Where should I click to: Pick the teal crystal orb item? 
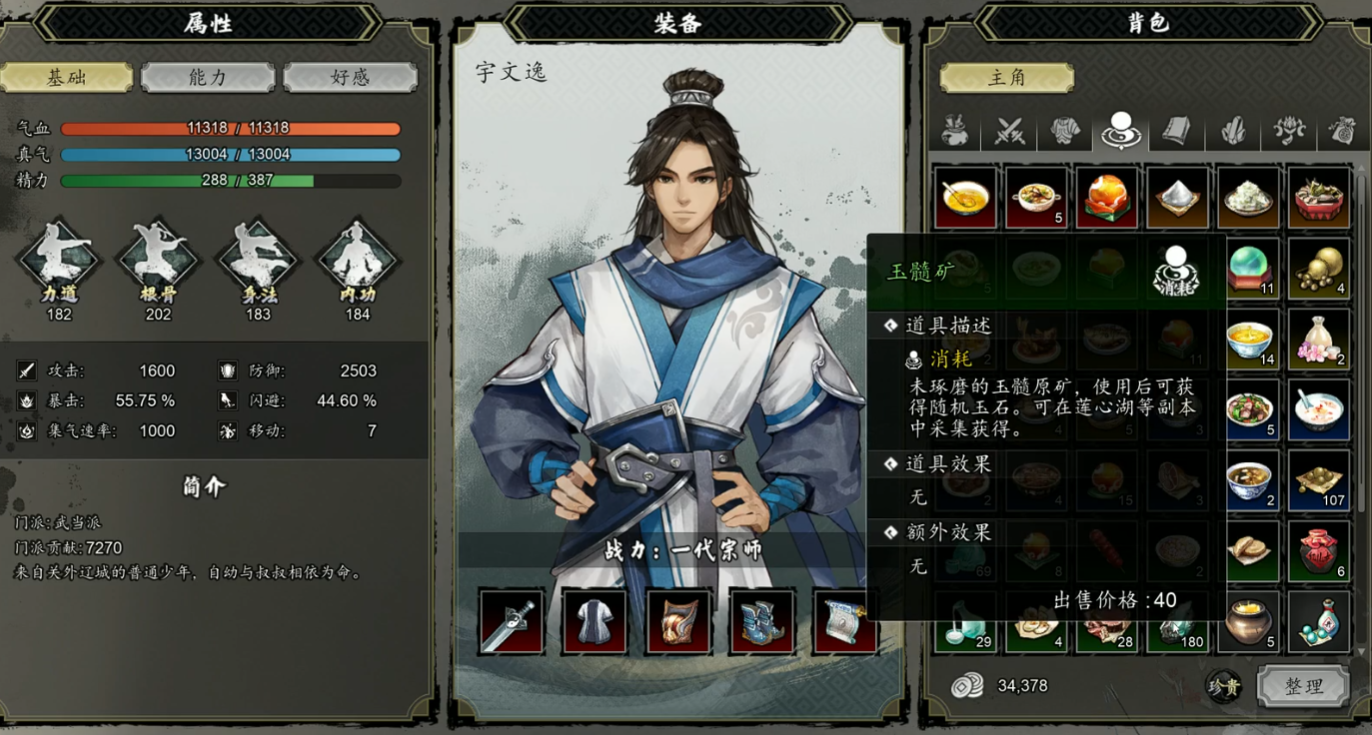tap(1248, 269)
